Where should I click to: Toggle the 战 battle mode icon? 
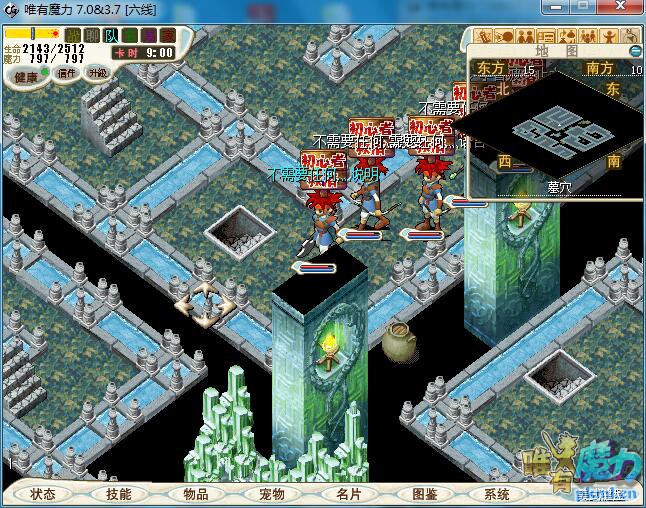73,36
